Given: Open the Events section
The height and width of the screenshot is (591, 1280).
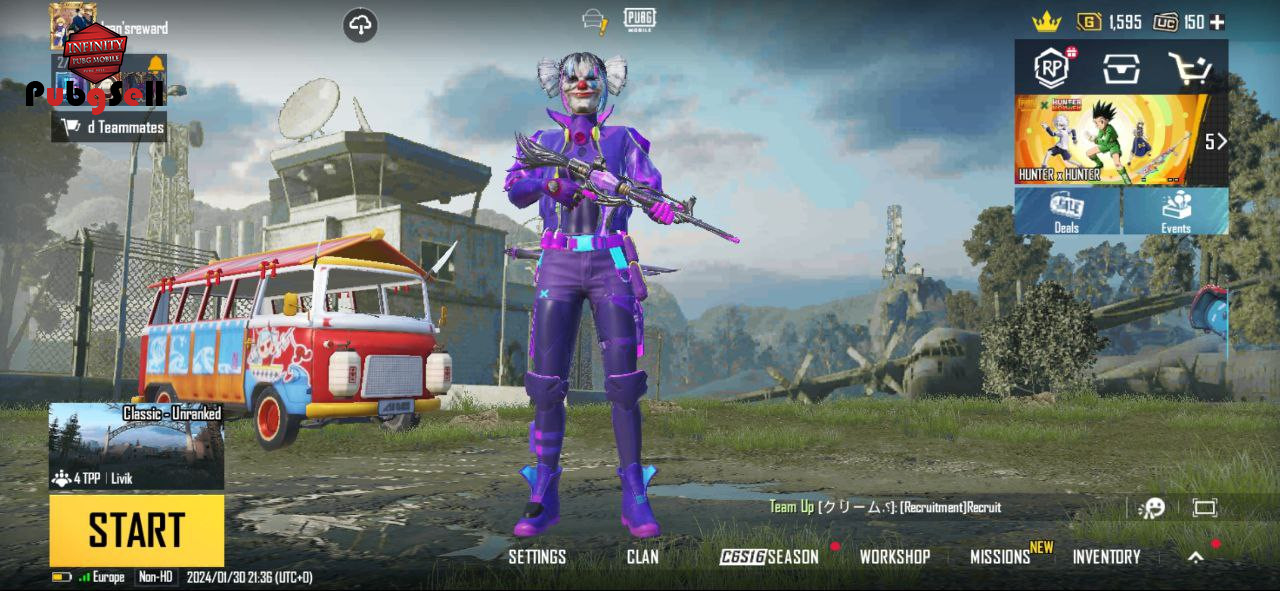Looking at the screenshot, I should click(1175, 211).
